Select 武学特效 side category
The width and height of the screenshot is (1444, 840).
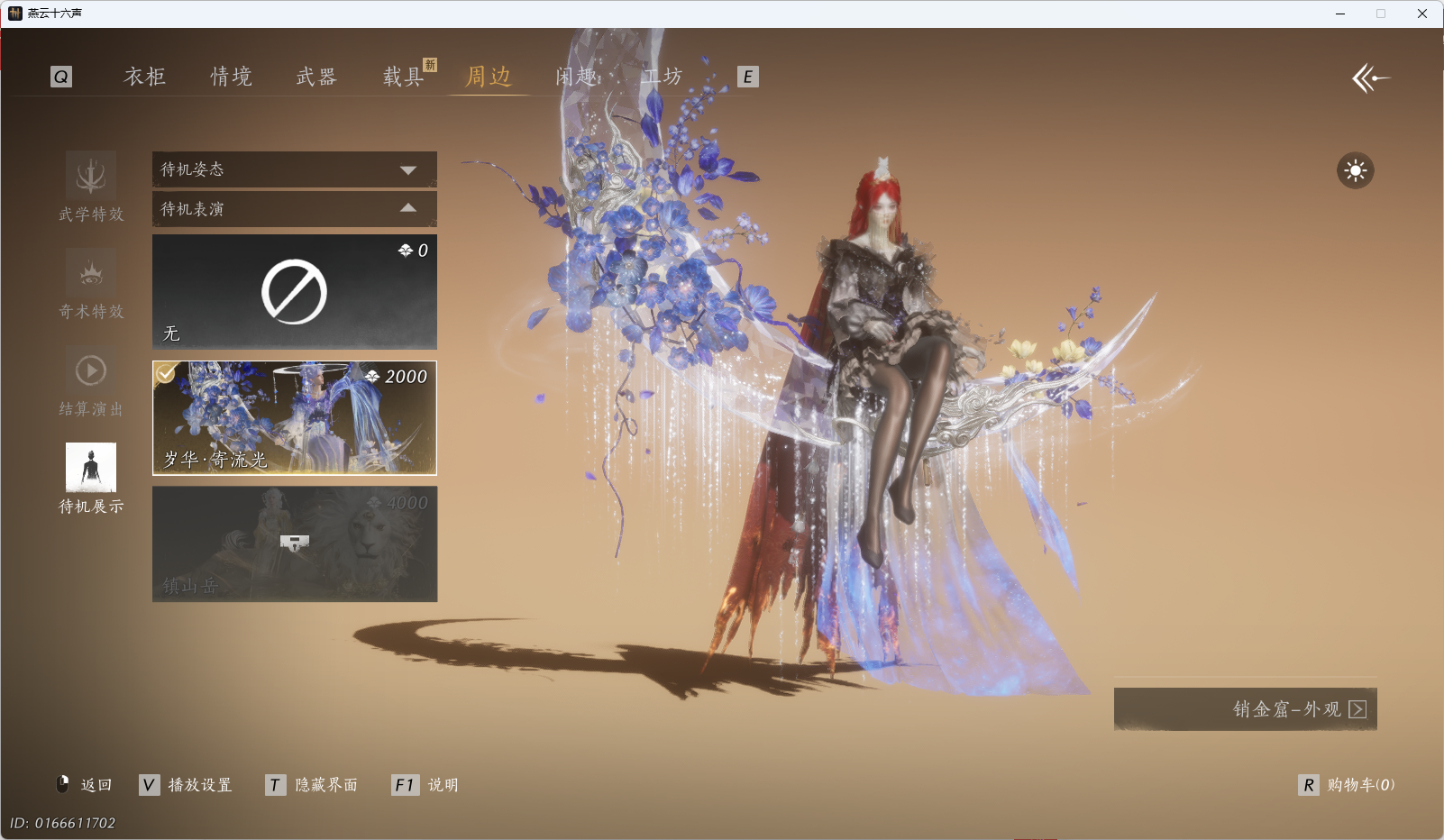click(91, 186)
